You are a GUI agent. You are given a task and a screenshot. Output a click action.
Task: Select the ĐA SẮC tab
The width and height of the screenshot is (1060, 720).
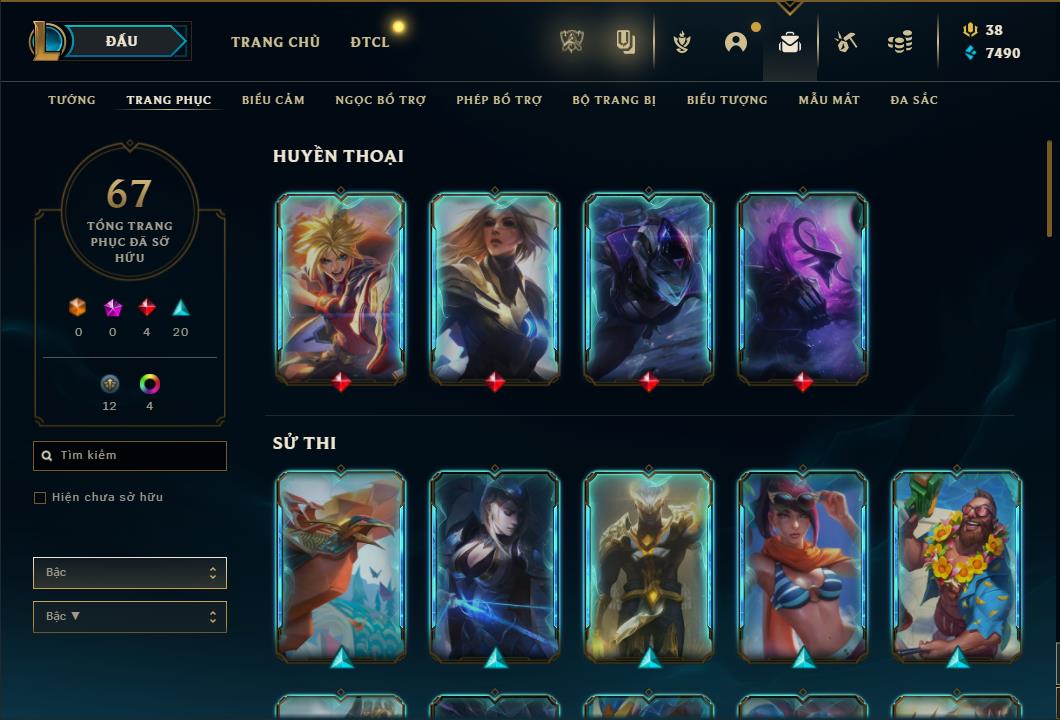point(914,100)
